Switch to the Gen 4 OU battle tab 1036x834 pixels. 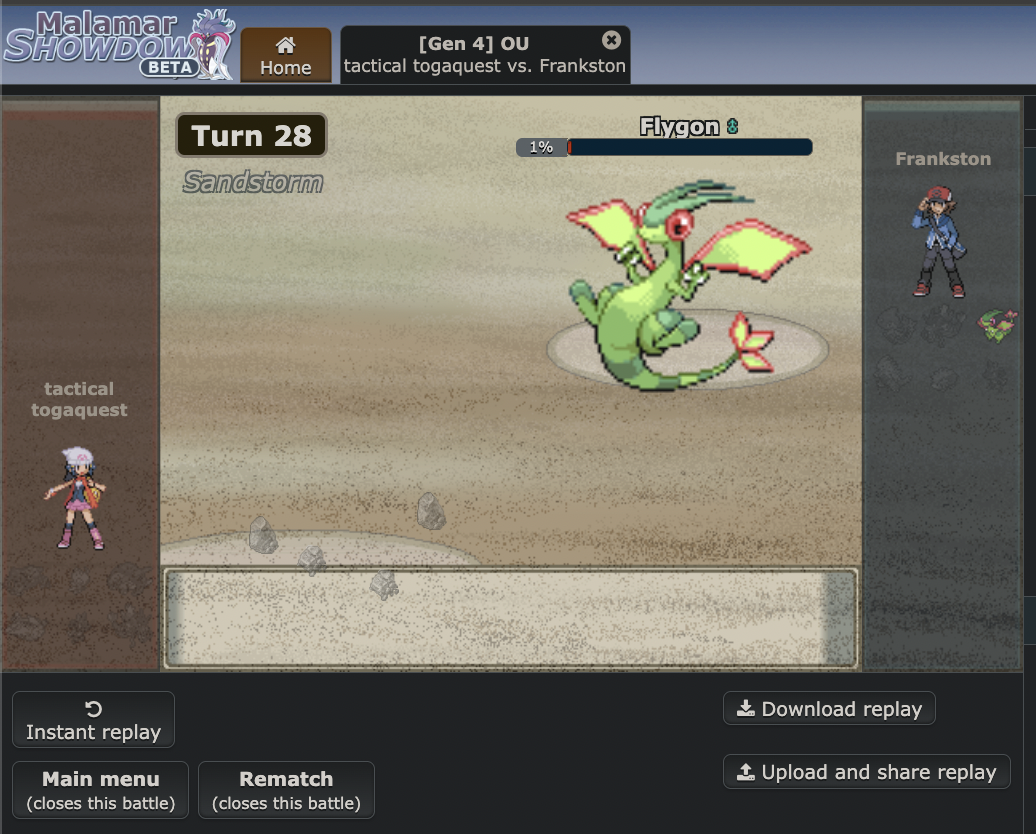[x=474, y=55]
